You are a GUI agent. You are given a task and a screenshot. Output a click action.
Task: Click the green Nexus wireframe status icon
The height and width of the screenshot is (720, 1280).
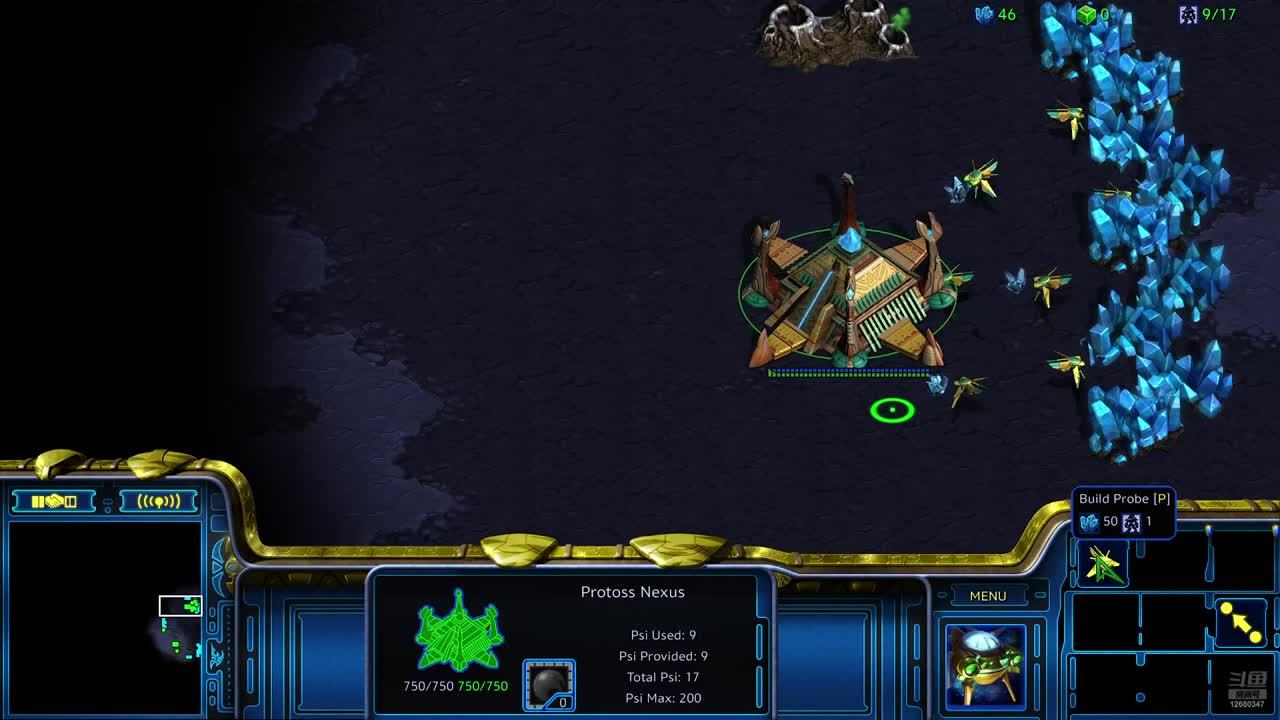pos(459,631)
